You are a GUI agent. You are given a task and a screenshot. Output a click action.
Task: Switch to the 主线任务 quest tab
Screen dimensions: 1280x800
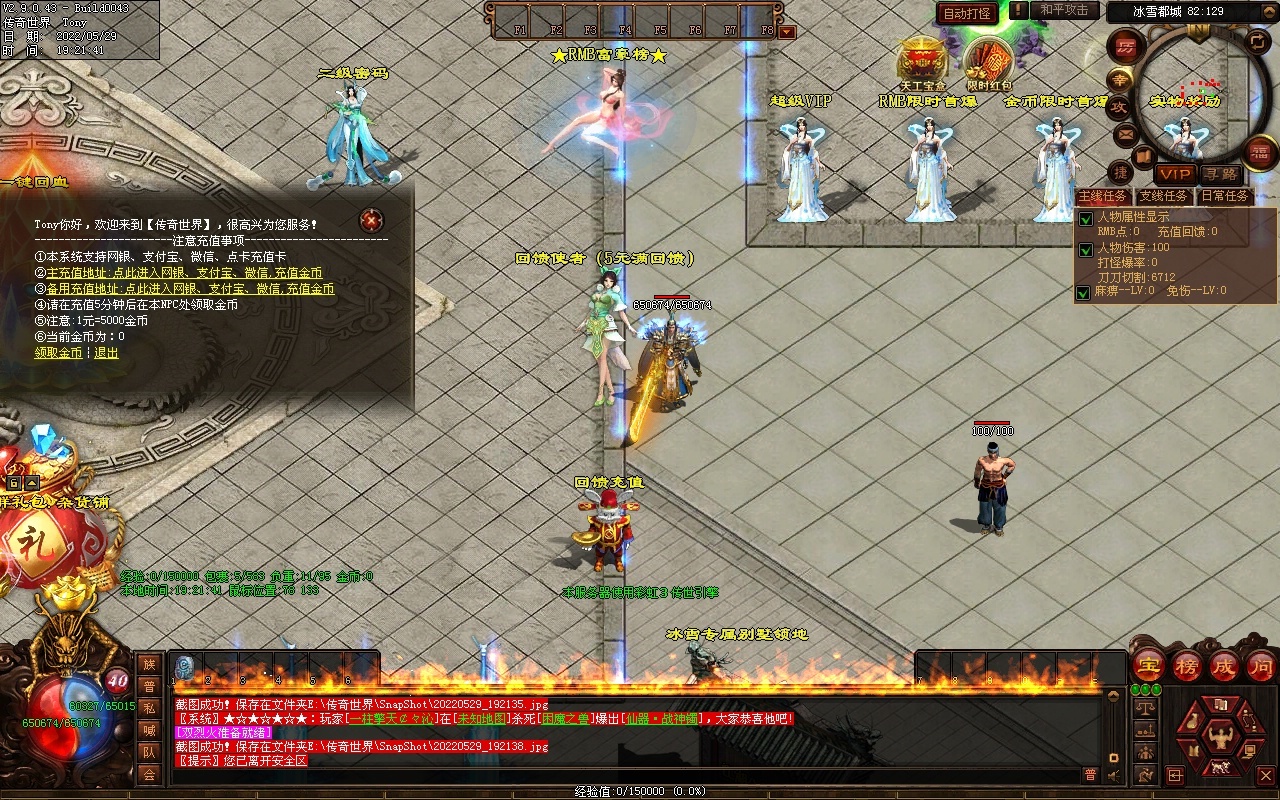coord(1102,197)
